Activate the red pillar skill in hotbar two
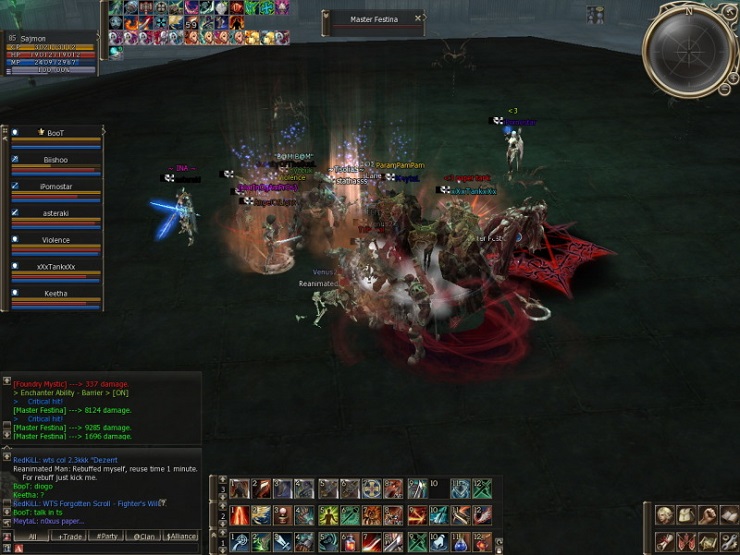 [239, 516]
